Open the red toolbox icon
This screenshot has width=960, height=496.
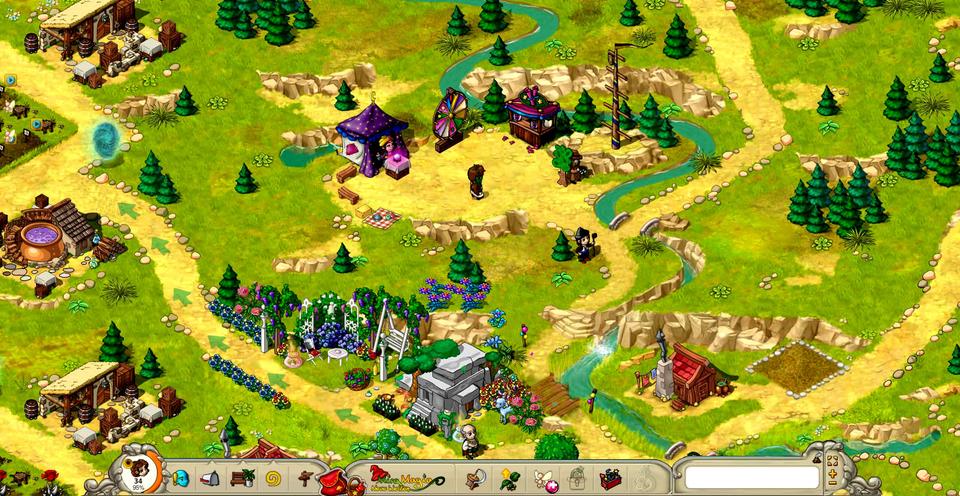[x=609, y=478]
